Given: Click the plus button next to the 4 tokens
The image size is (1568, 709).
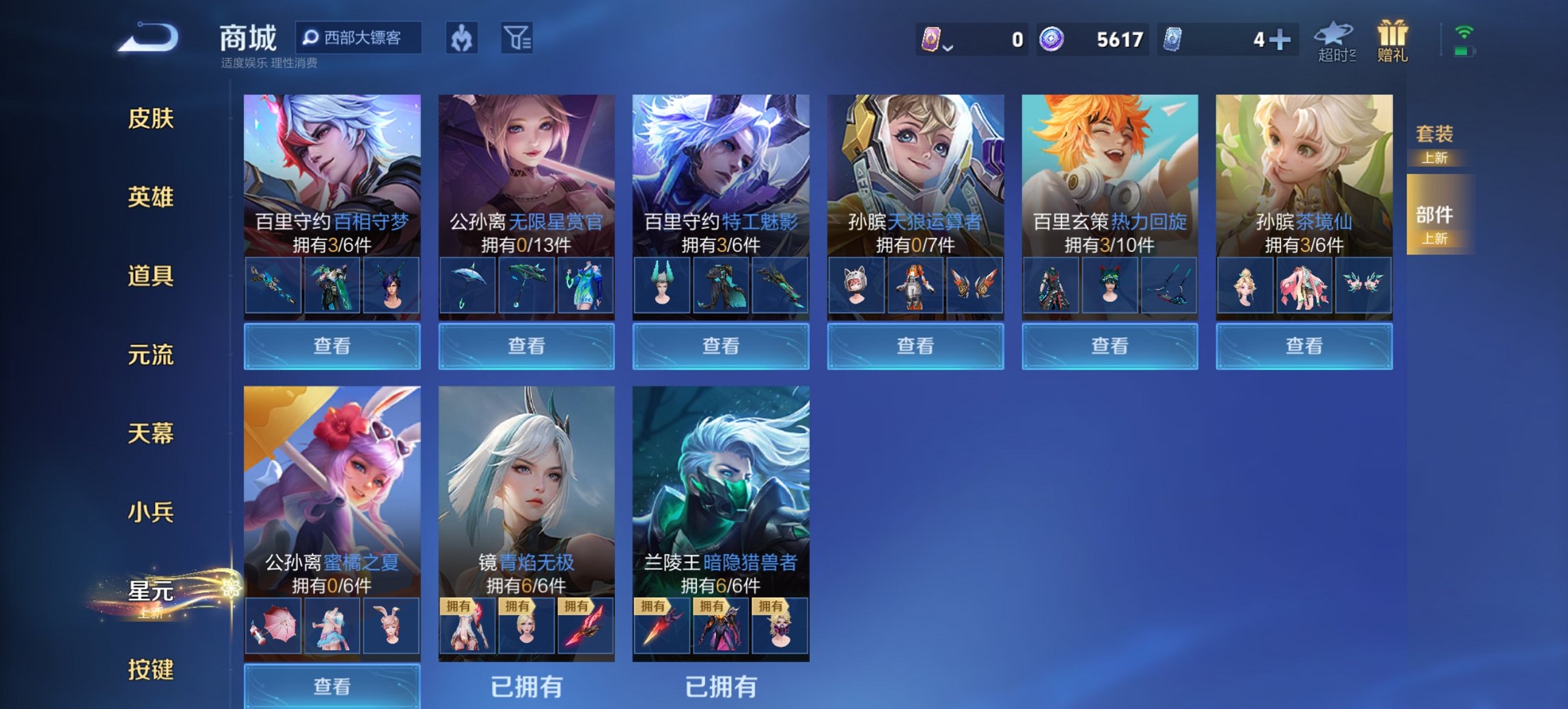Looking at the screenshot, I should tap(1280, 40).
